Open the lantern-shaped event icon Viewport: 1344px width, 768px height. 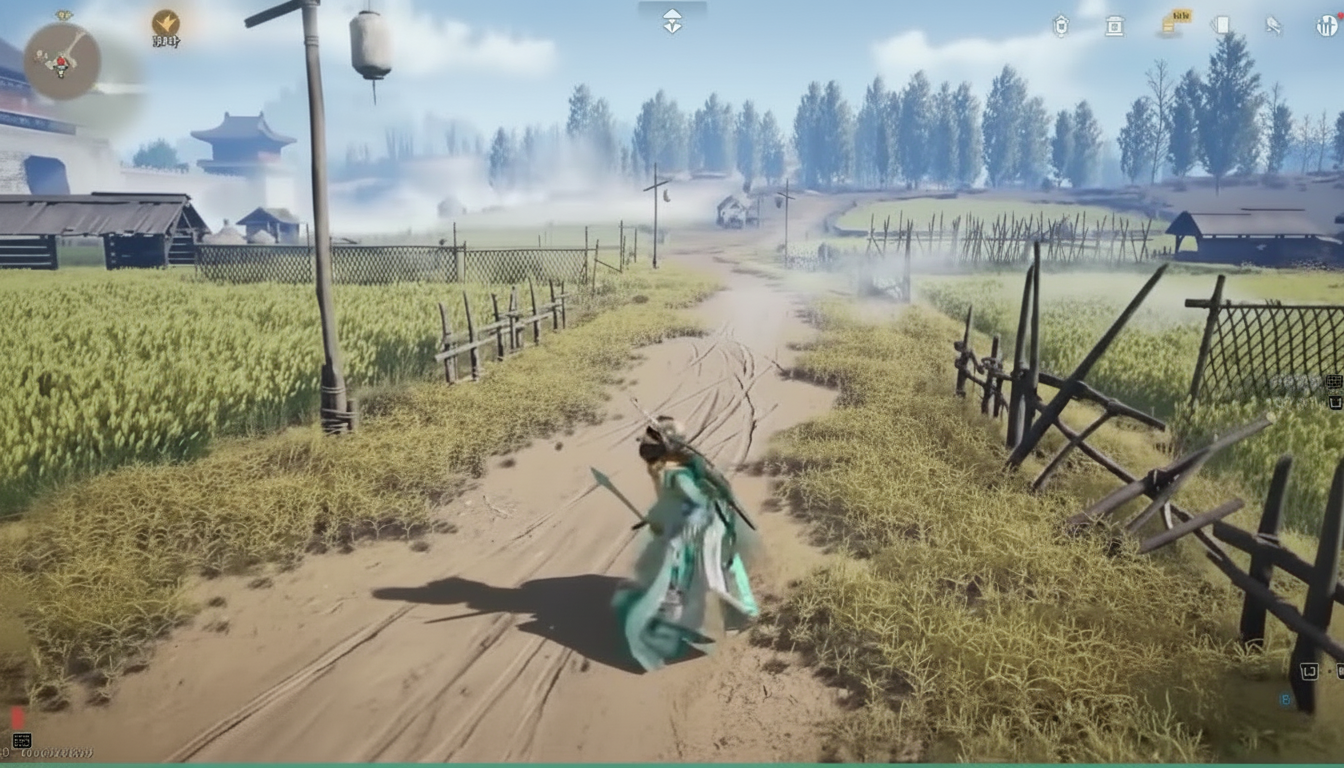tap(1063, 25)
